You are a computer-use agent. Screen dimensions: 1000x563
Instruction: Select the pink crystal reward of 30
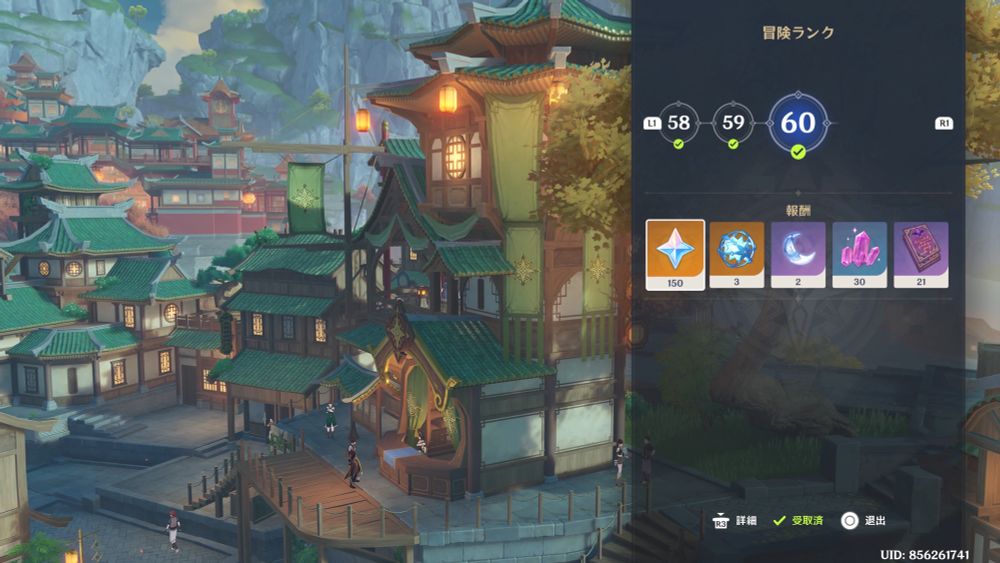coord(859,254)
